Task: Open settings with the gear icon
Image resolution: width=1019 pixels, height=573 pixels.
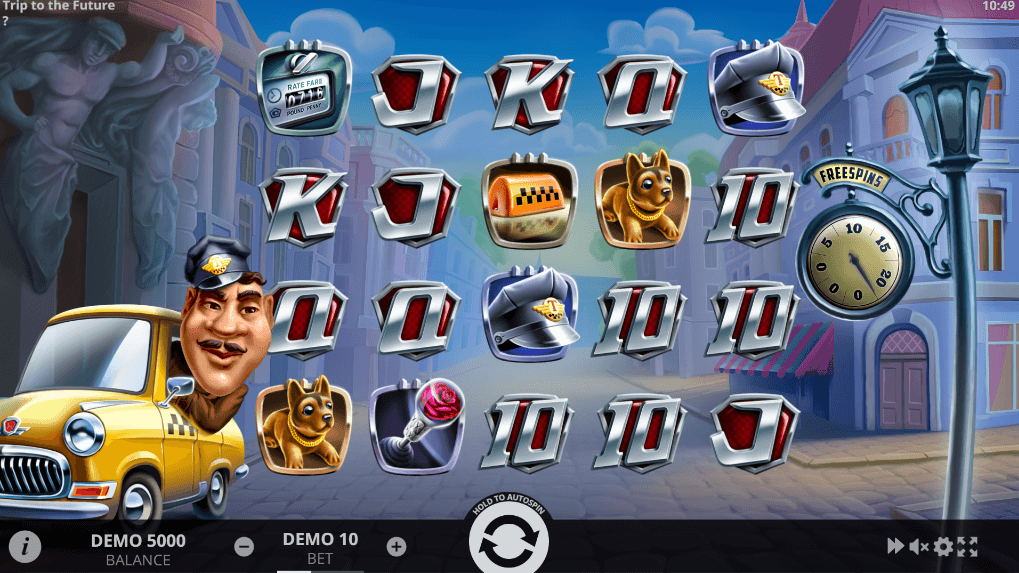Action: 943,546
